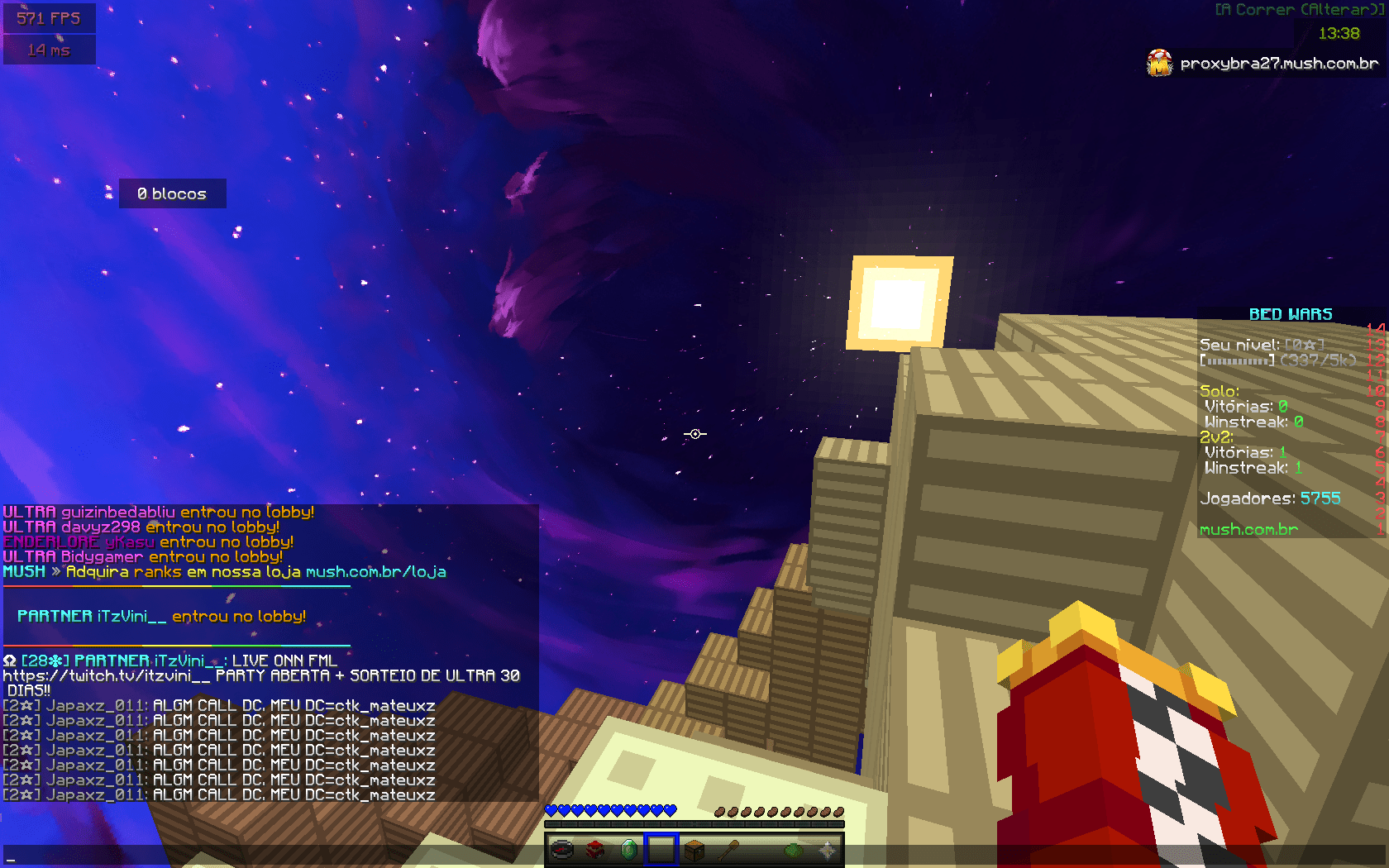Select the green dye hotbar slot

[794, 849]
